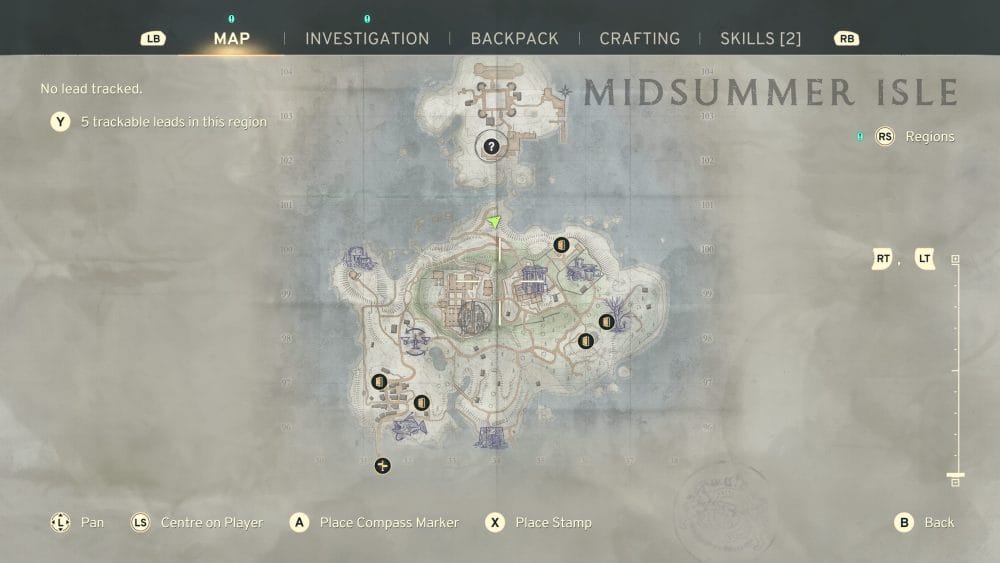This screenshot has width=1000, height=563.
Task: Open the Regions list
Action: (918, 137)
